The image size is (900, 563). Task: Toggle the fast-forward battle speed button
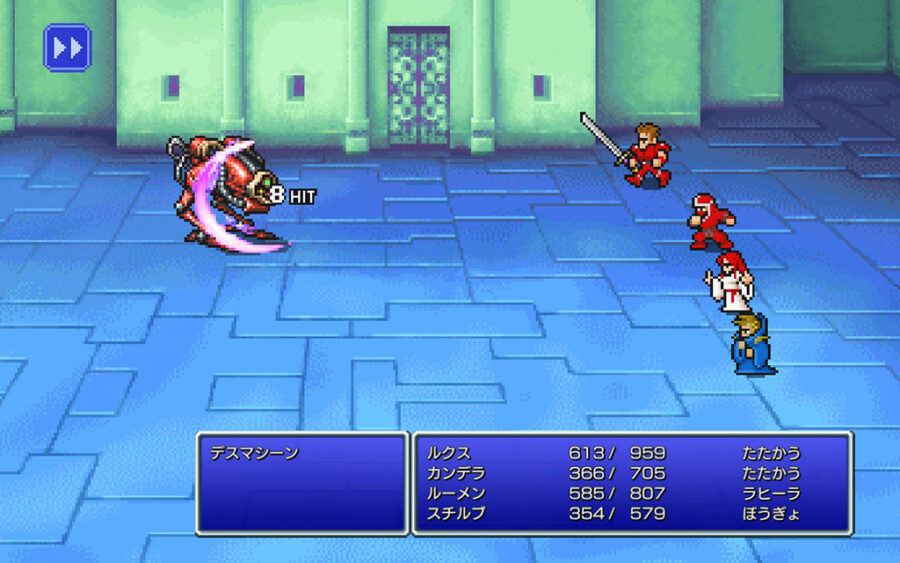(67, 47)
